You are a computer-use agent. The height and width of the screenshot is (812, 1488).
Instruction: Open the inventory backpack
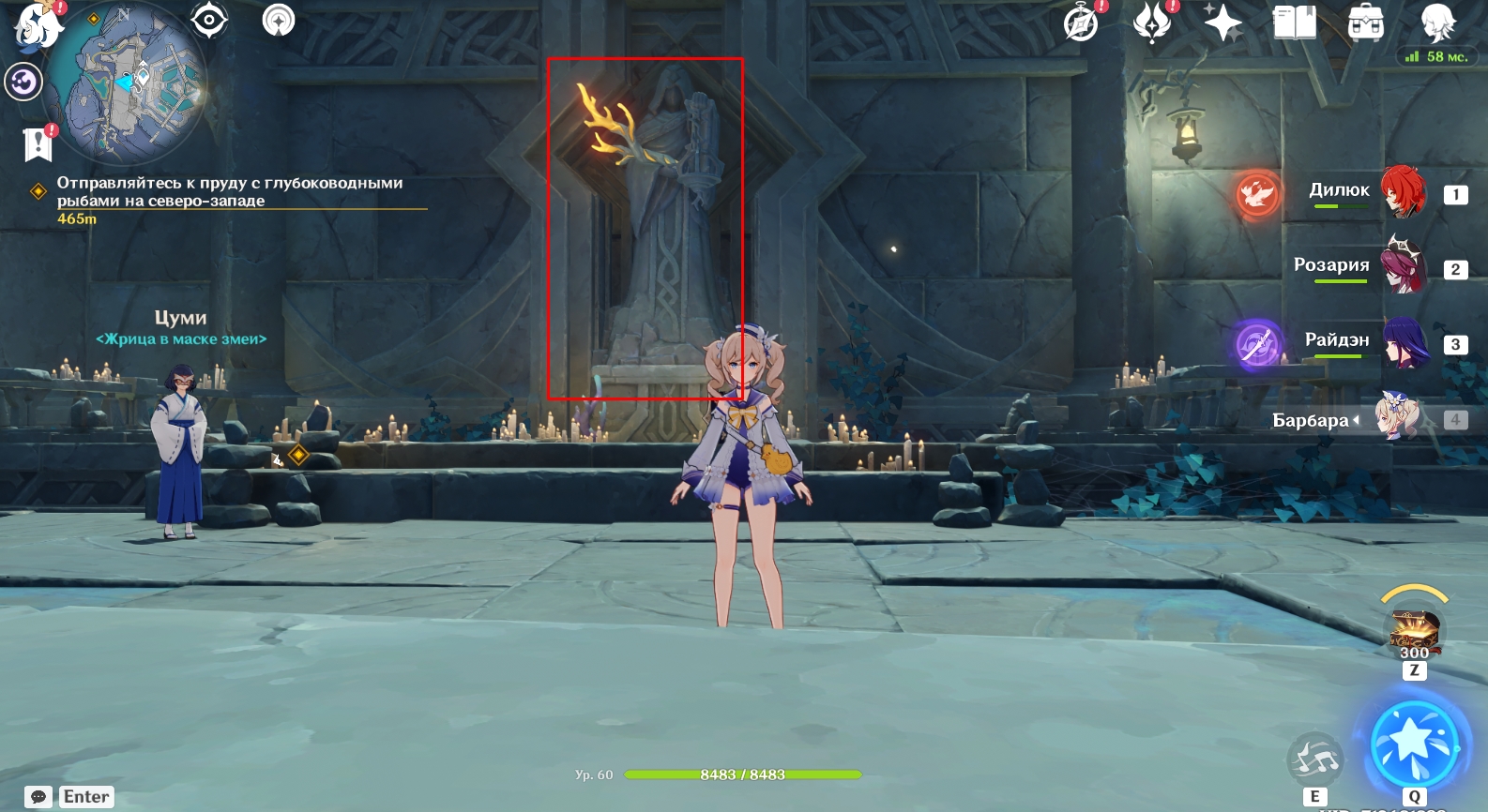tap(1365, 23)
